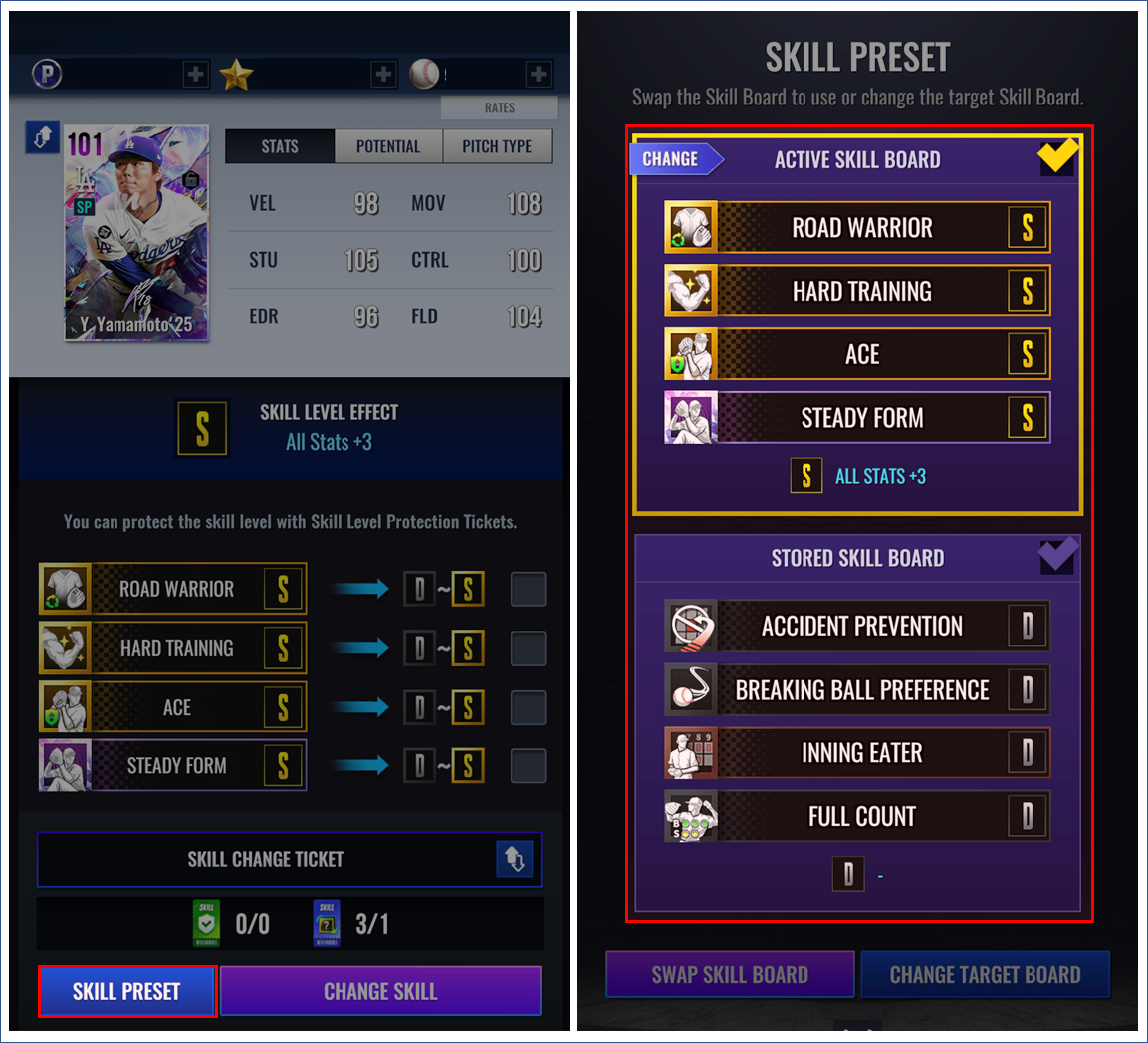Tap the Change Skill button
Screen dimensions: 1148x1043
380,991
